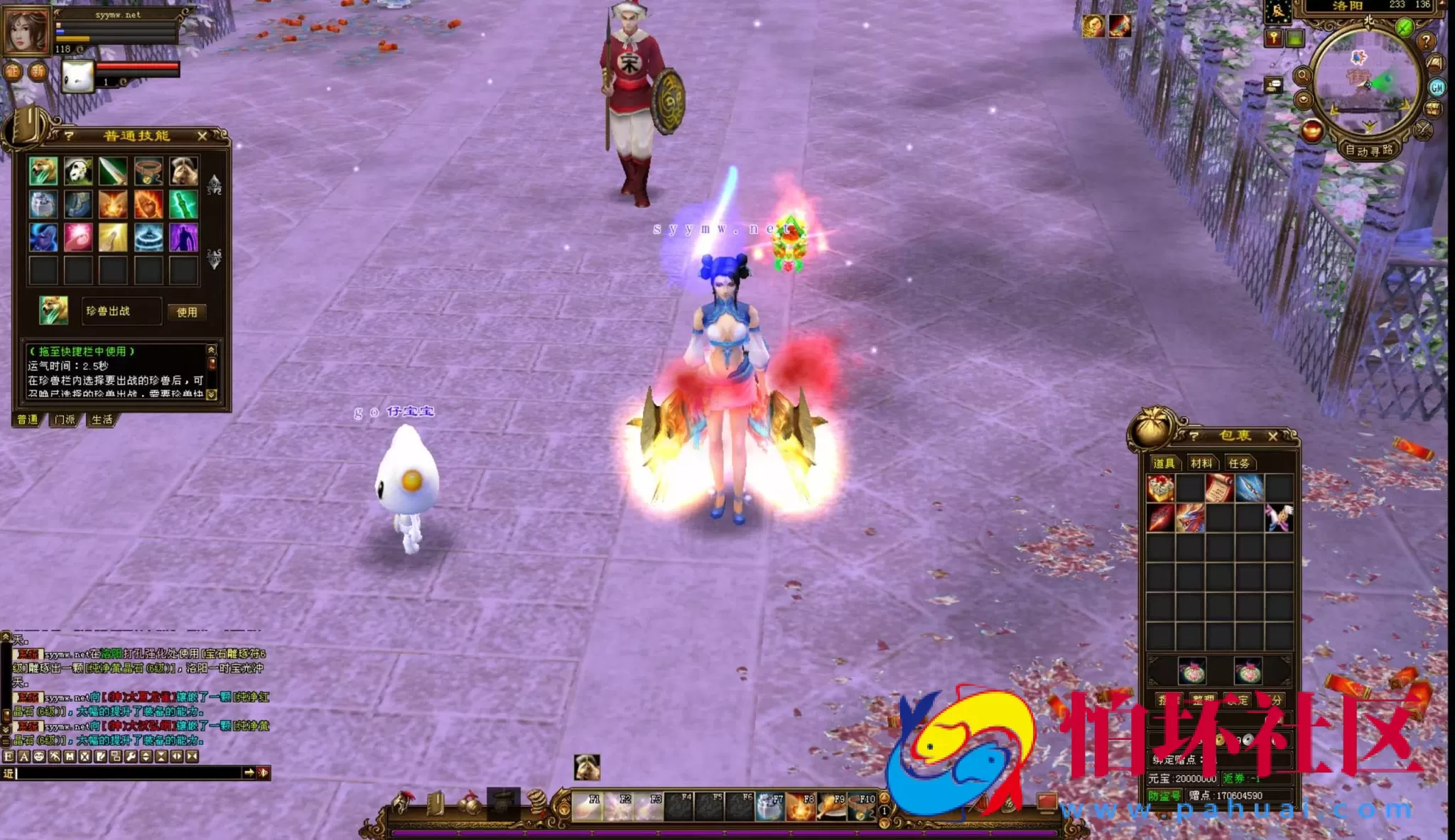This screenshot has width=1455, height=840.
Task: Toggle 自动寻路 auto-pathfinding under the minimap
Action: pyautogui.click(x=1369, y=150)
